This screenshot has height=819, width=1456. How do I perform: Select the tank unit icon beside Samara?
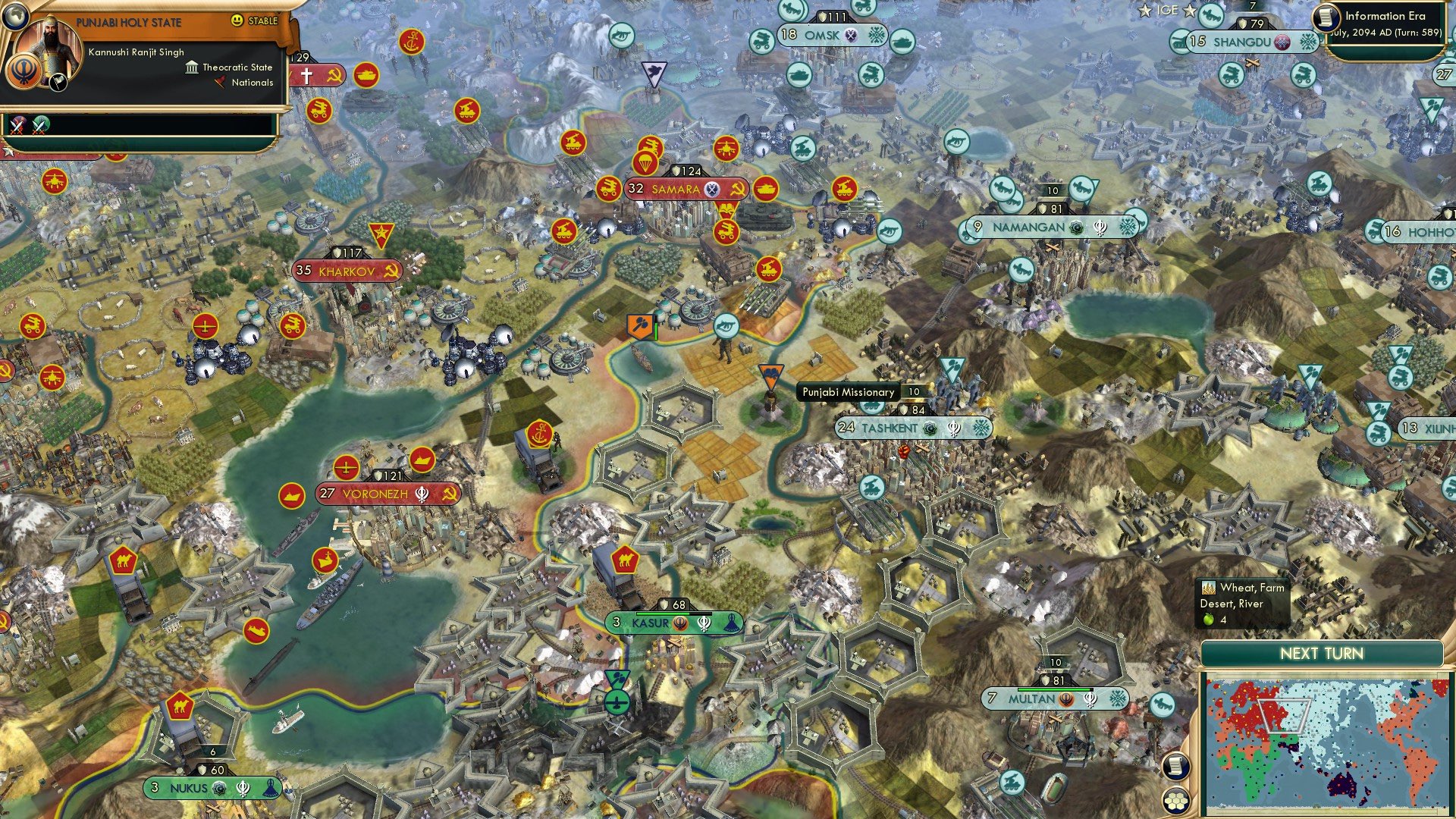click(765, 188)
